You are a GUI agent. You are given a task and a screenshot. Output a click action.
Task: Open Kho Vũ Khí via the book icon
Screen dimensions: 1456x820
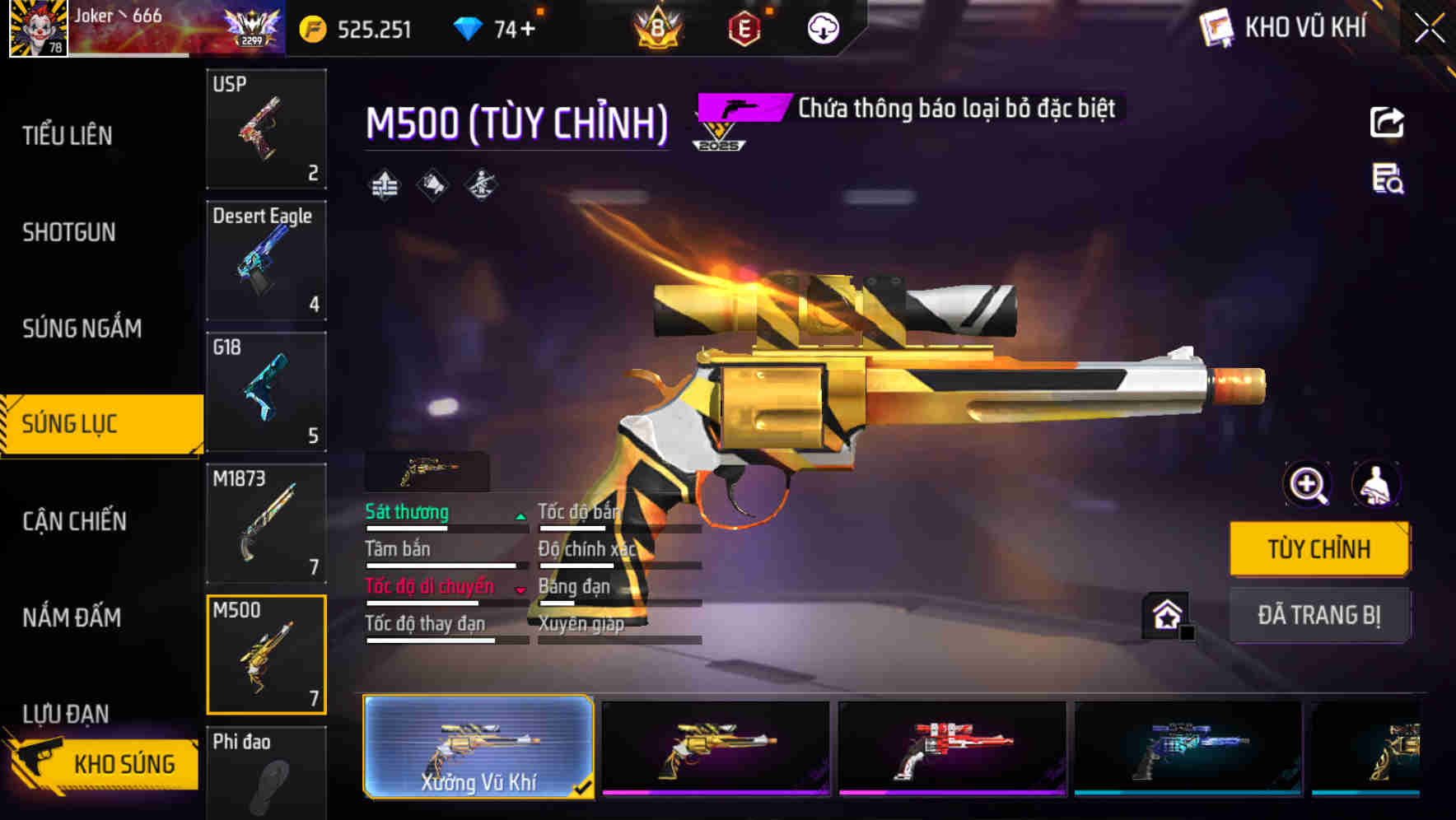[1216, 27]
